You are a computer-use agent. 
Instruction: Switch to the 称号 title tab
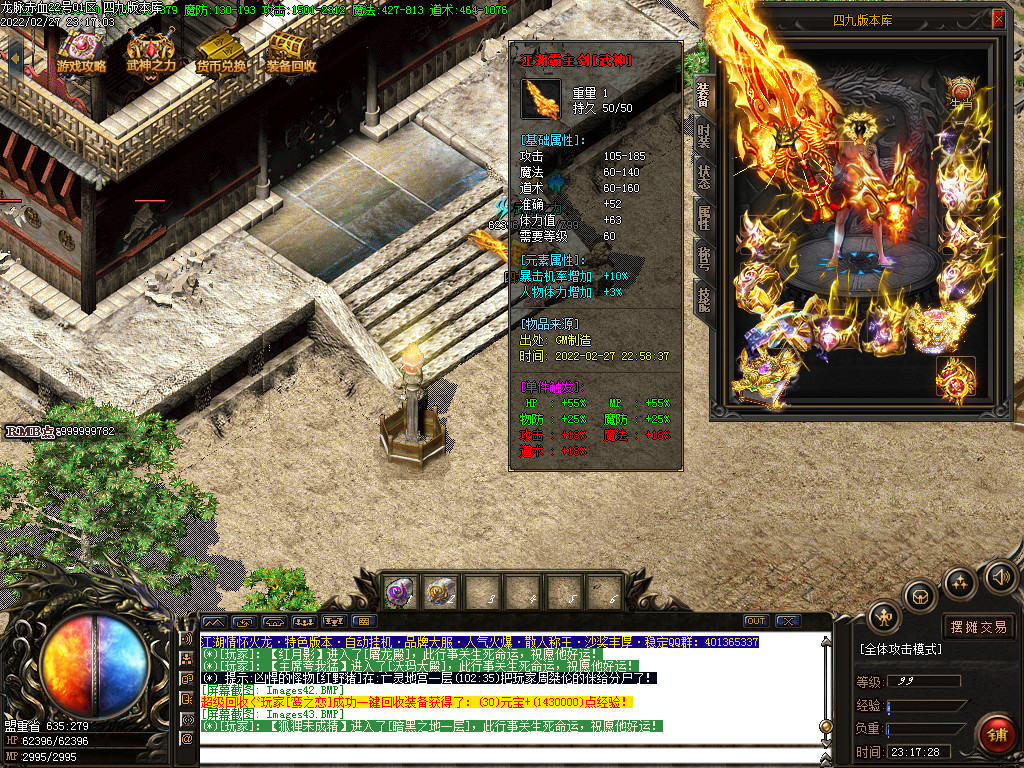click(x=704, y=256)
